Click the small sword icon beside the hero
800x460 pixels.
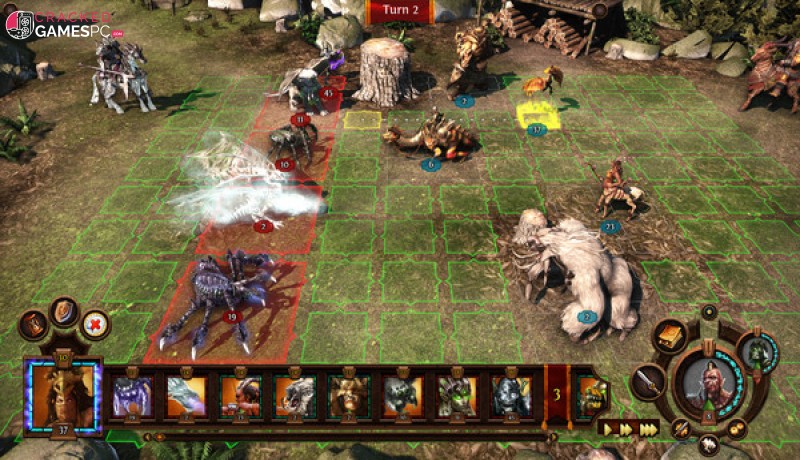[x=682, y=428]
